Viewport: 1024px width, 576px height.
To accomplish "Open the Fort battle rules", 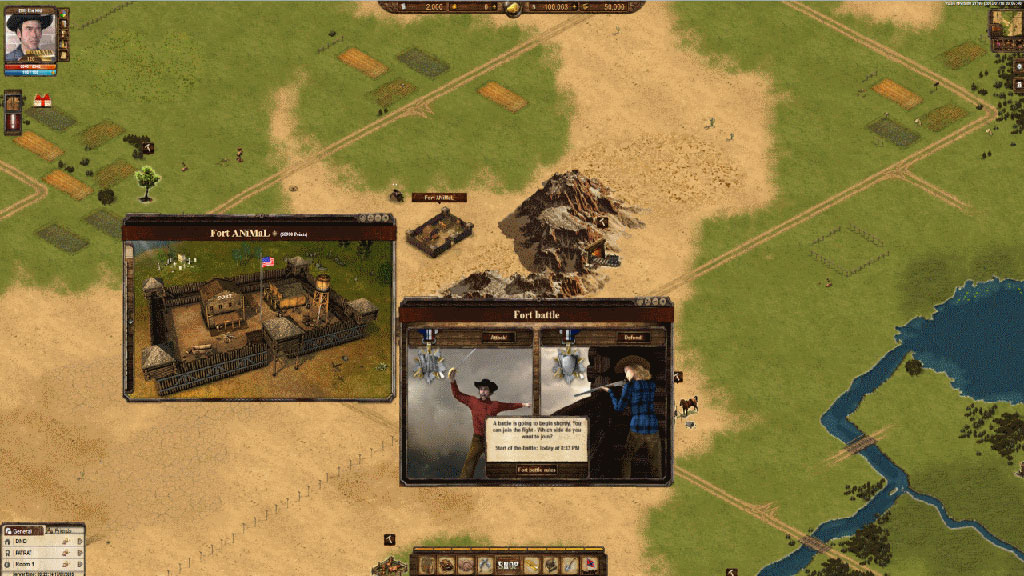I will tap(536, 469).
